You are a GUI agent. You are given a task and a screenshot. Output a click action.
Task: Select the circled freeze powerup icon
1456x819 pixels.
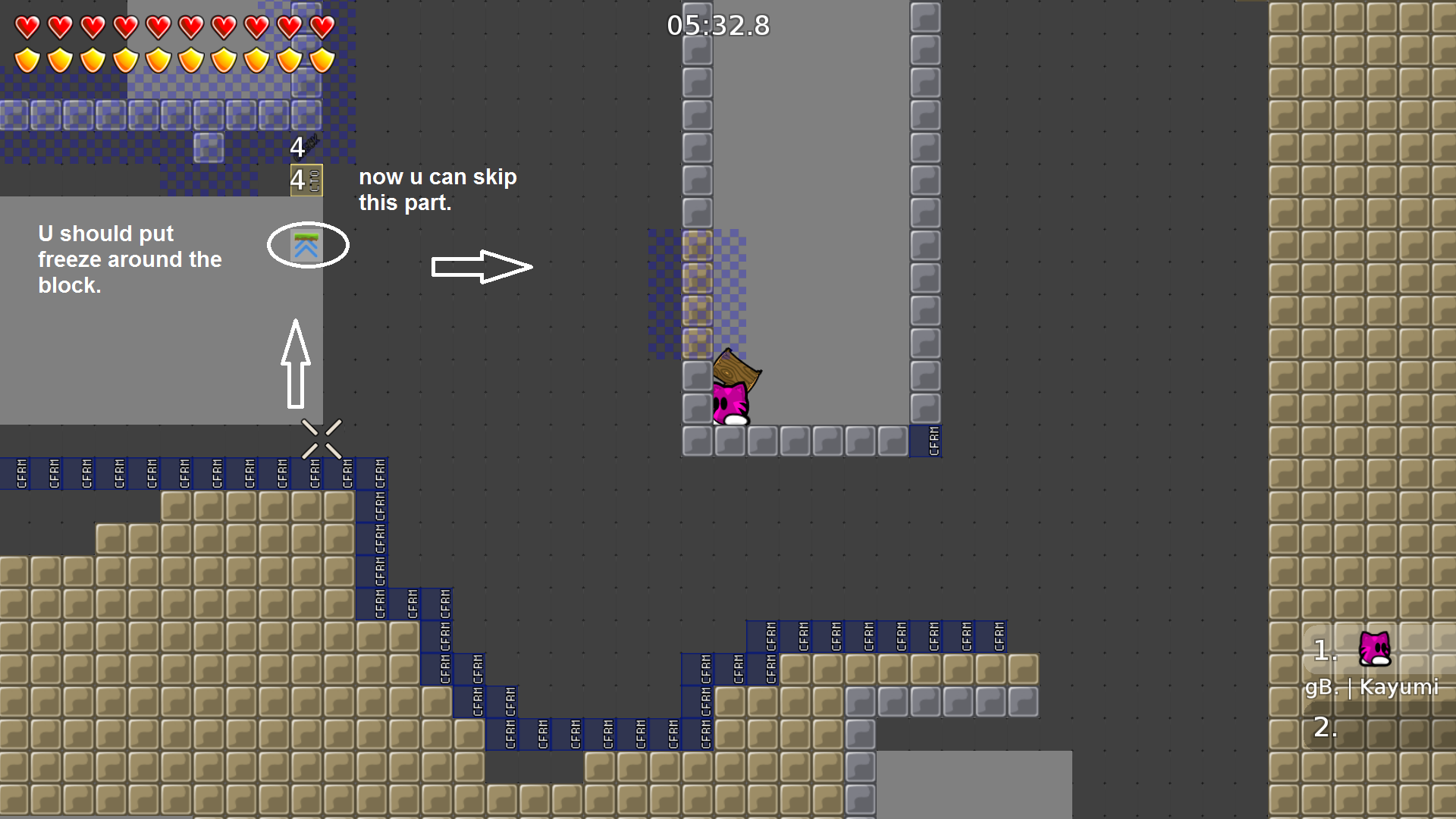click(x=306, y=244)
